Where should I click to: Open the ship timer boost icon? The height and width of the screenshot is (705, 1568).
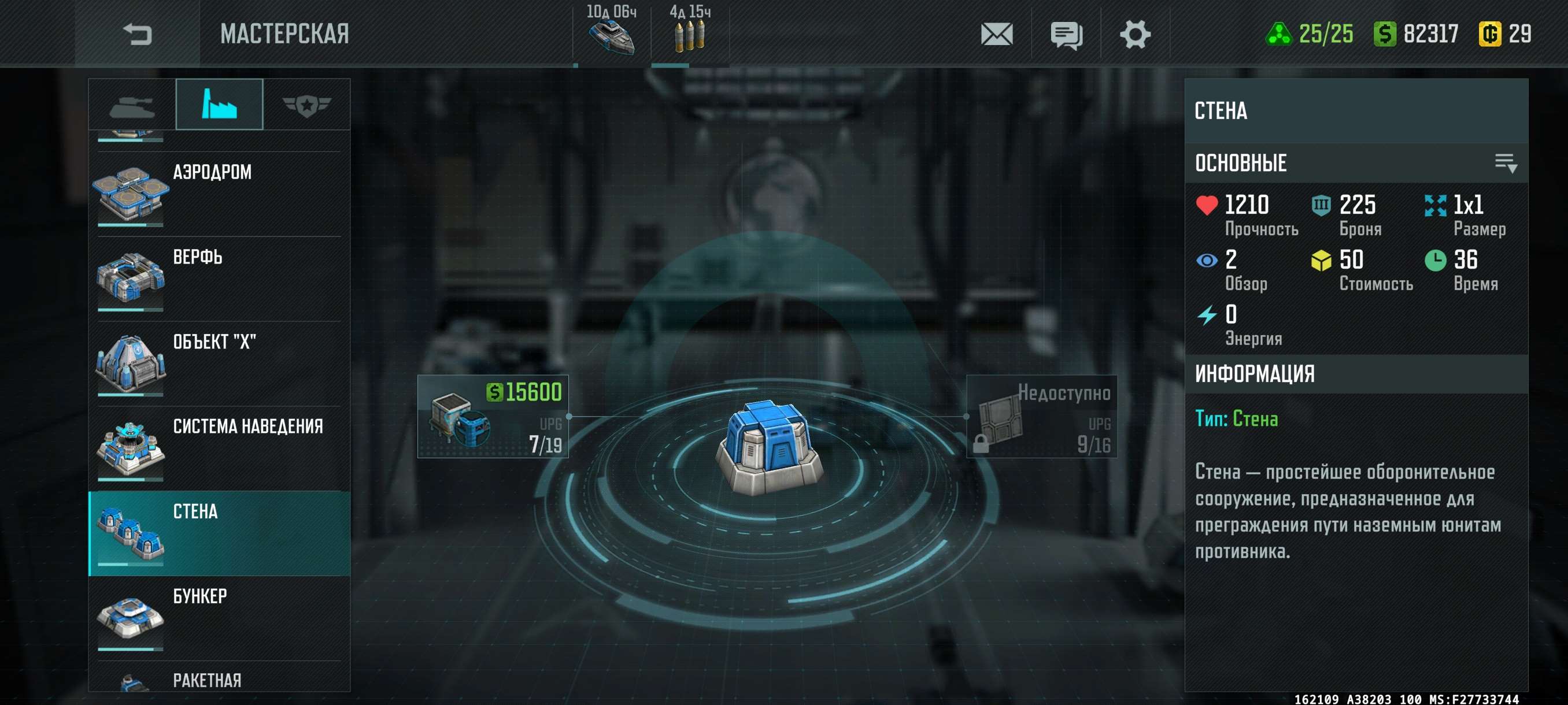tap(611, 34)
